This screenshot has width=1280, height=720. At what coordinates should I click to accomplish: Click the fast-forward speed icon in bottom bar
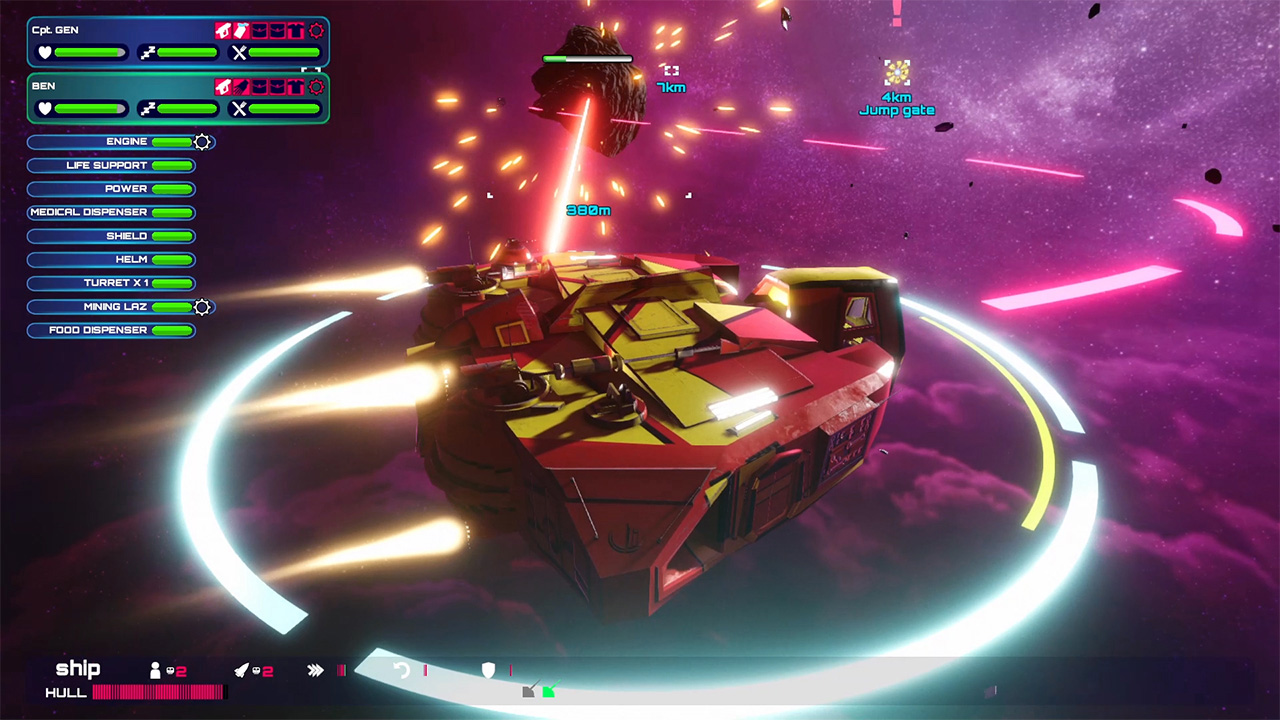[316, 668]
